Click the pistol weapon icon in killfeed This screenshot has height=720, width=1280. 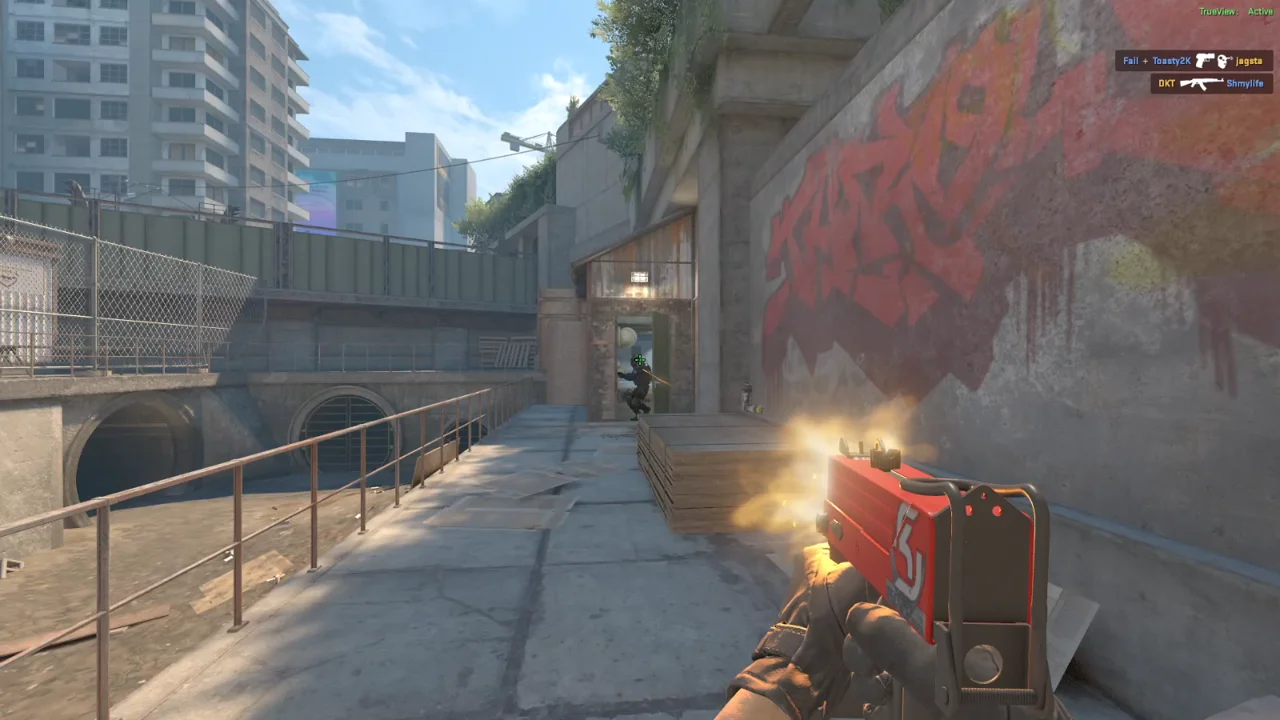[x=1204, y=61]
